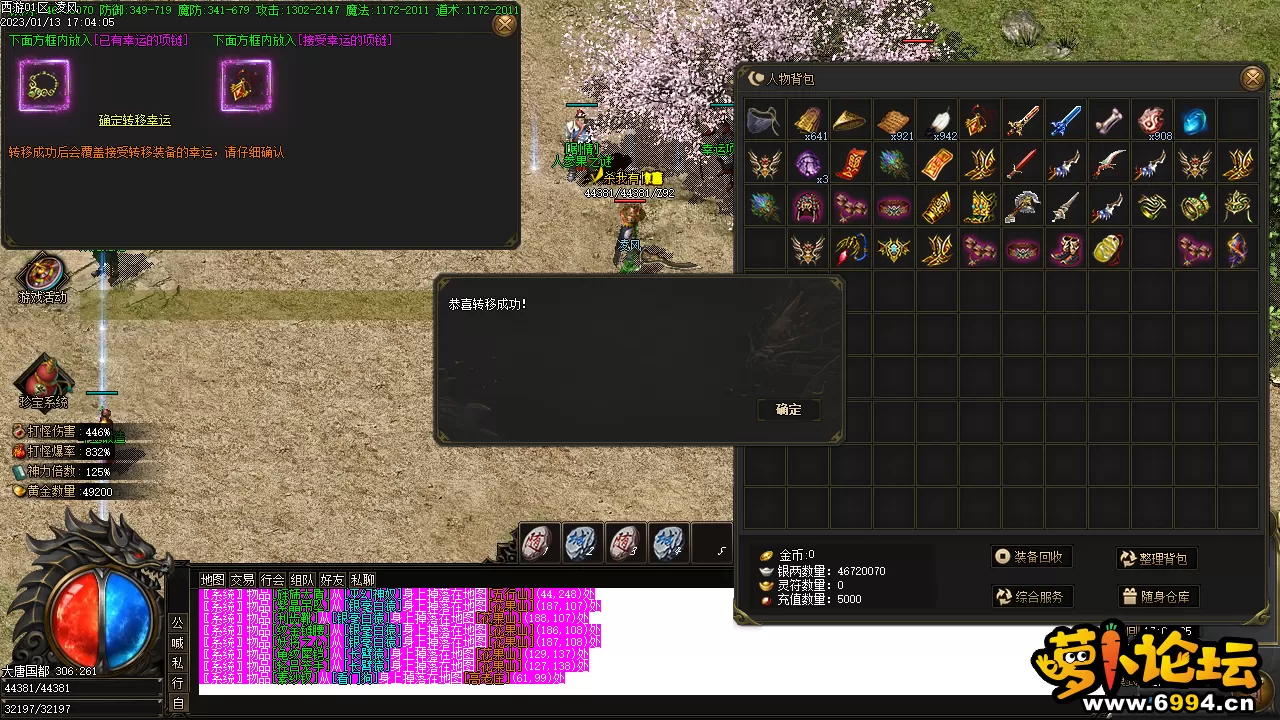Open the 游戏活动 game events icon

(x=43, y=275)
